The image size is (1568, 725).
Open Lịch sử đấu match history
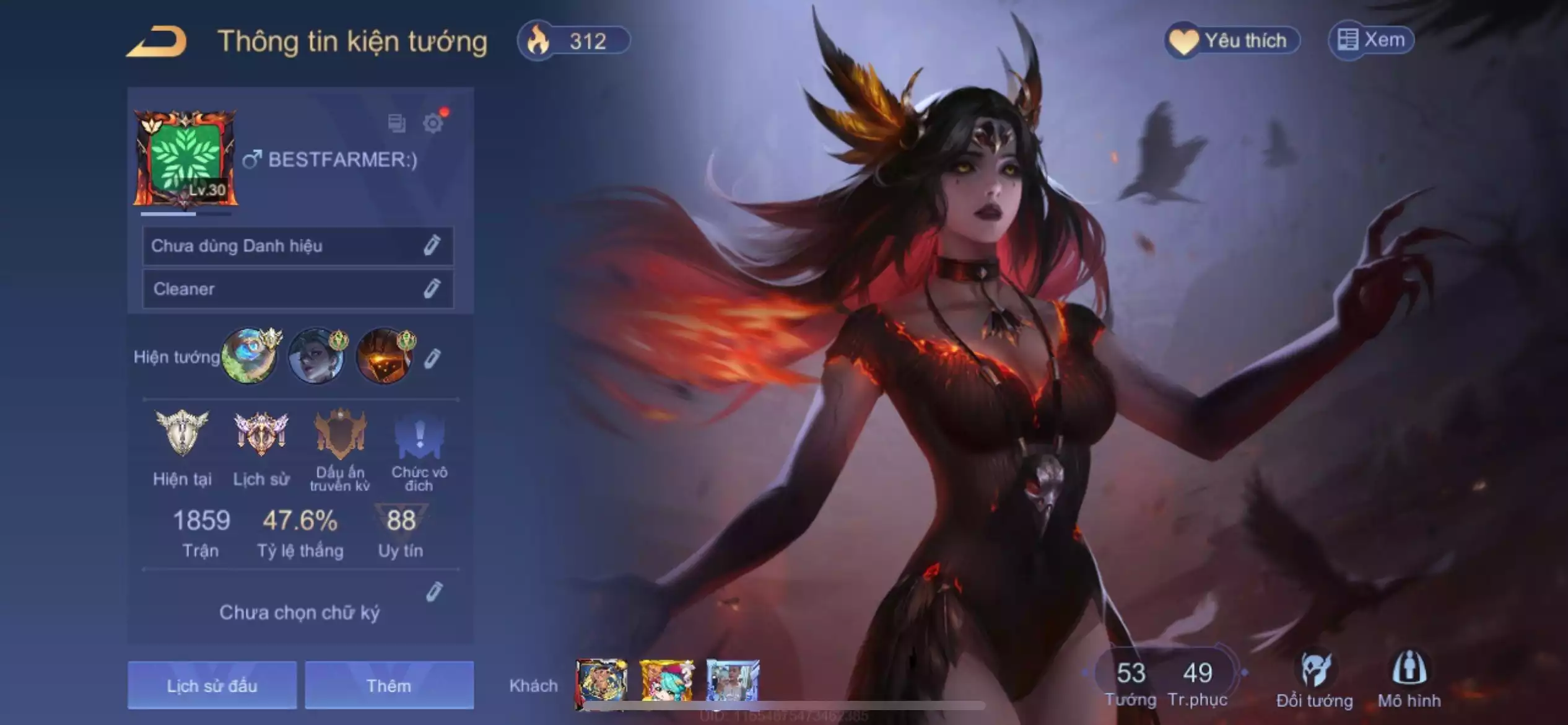tap(212, 685)
